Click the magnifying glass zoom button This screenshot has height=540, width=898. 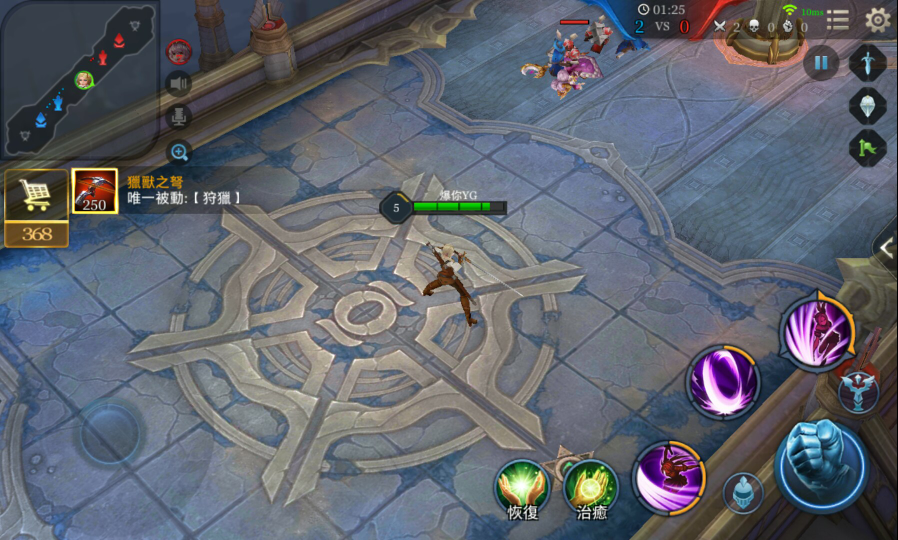[x=179, y=152]
